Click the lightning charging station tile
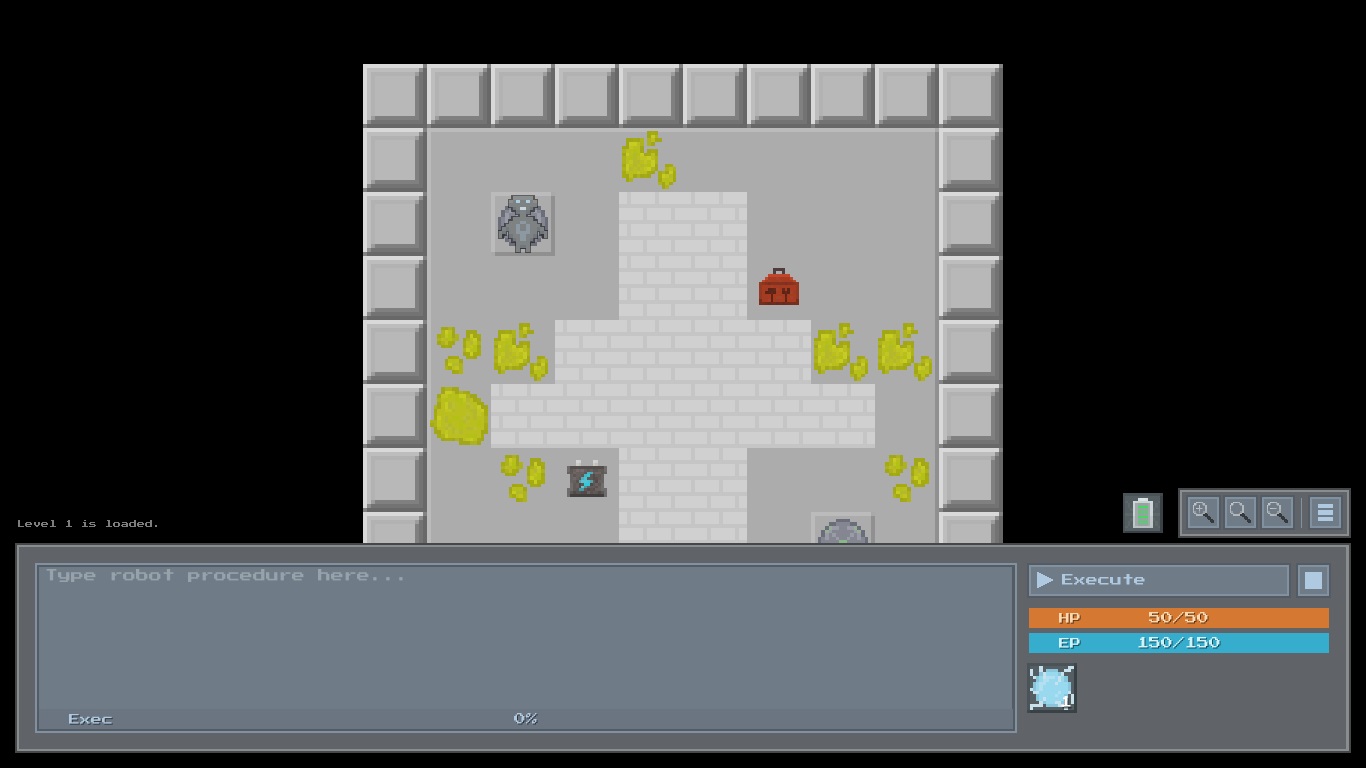 click(x=586, y=480)
